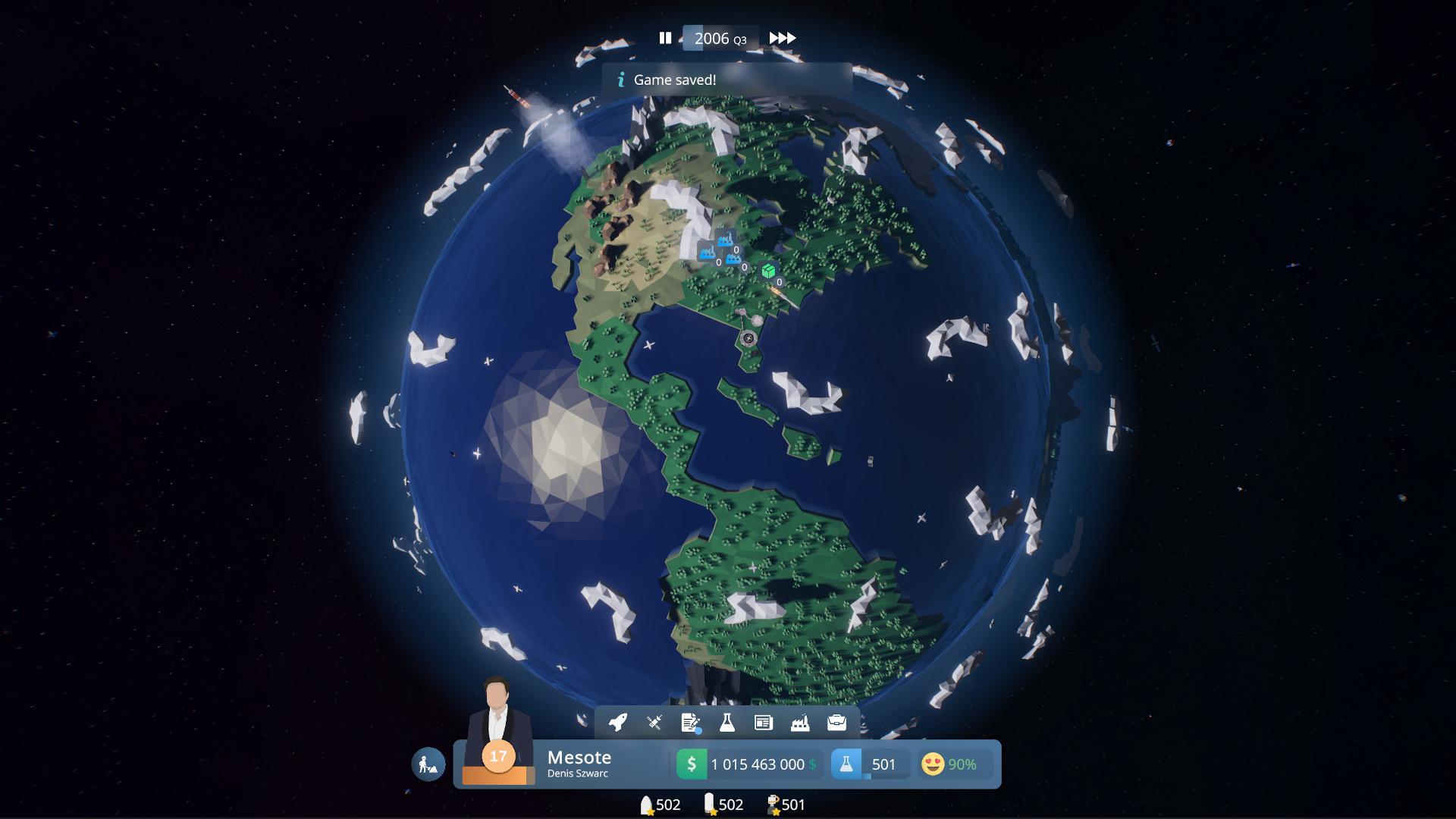The height and width of the screenshot is (819, 1456).
Task: Fast-forward the game speed
Action: click(x=783, y=37)
